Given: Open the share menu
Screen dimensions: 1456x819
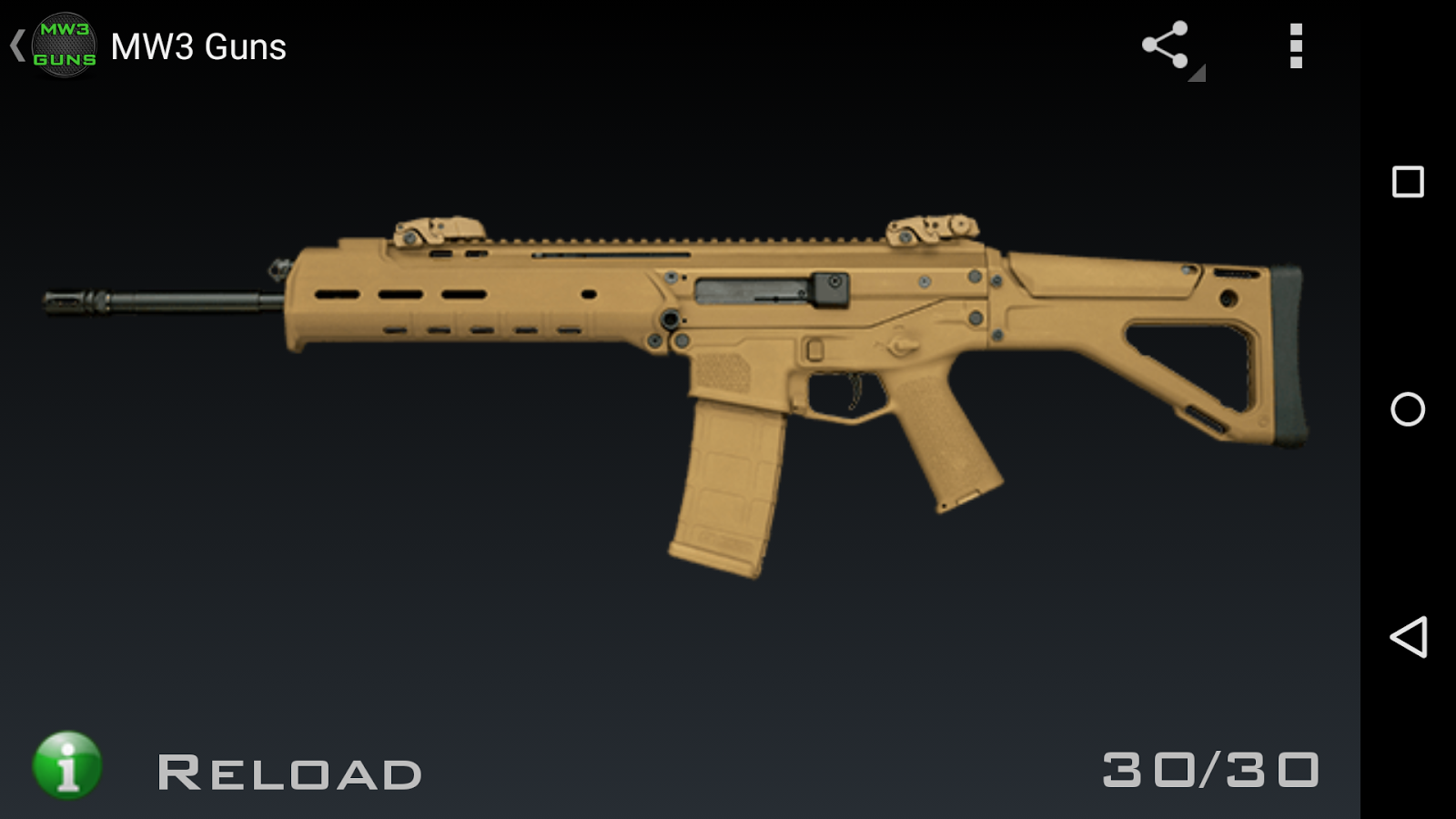Looking at the screenshot, I should 1168,44.
